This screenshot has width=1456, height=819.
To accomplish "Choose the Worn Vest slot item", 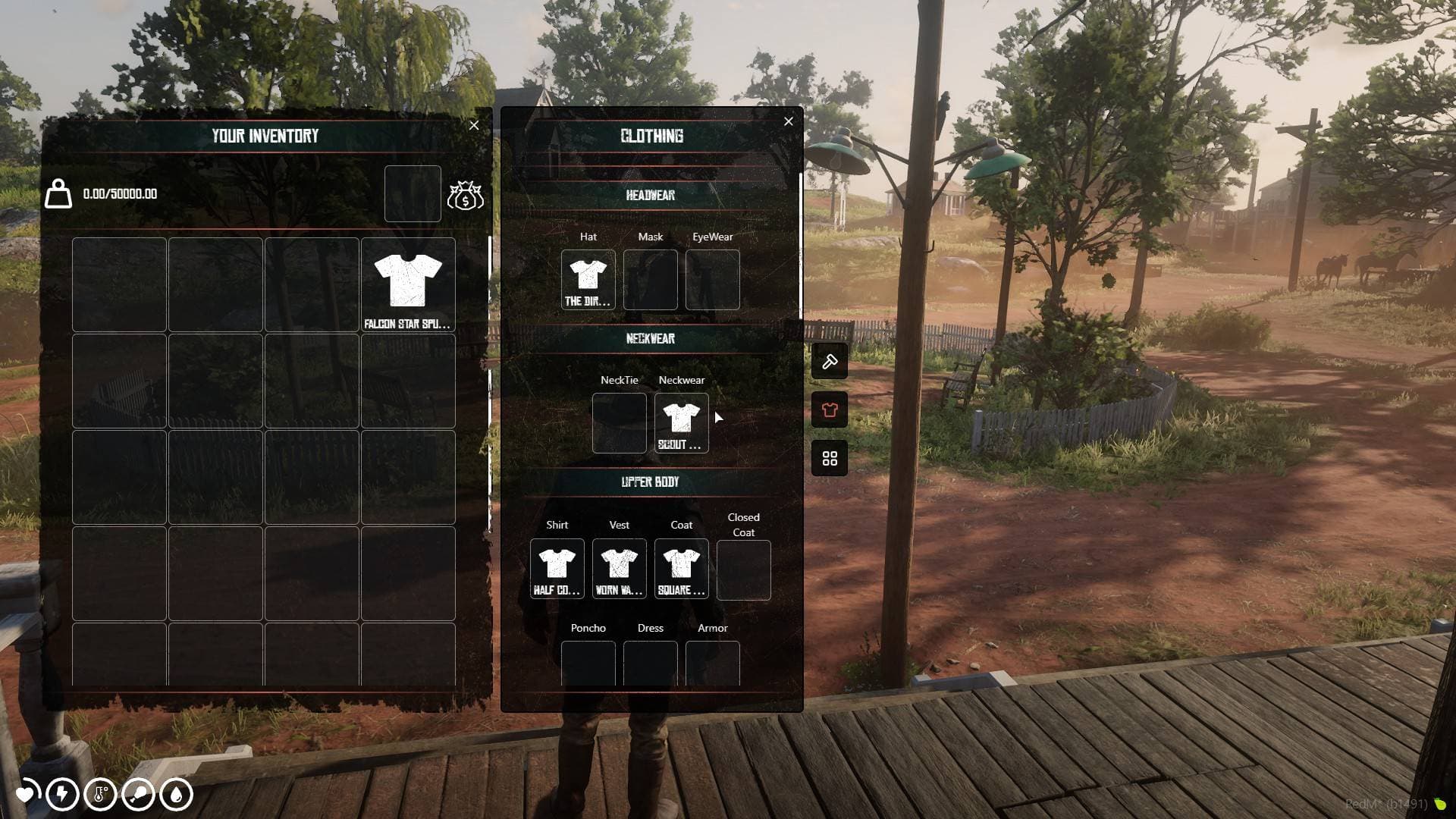I will coord(620,569).
